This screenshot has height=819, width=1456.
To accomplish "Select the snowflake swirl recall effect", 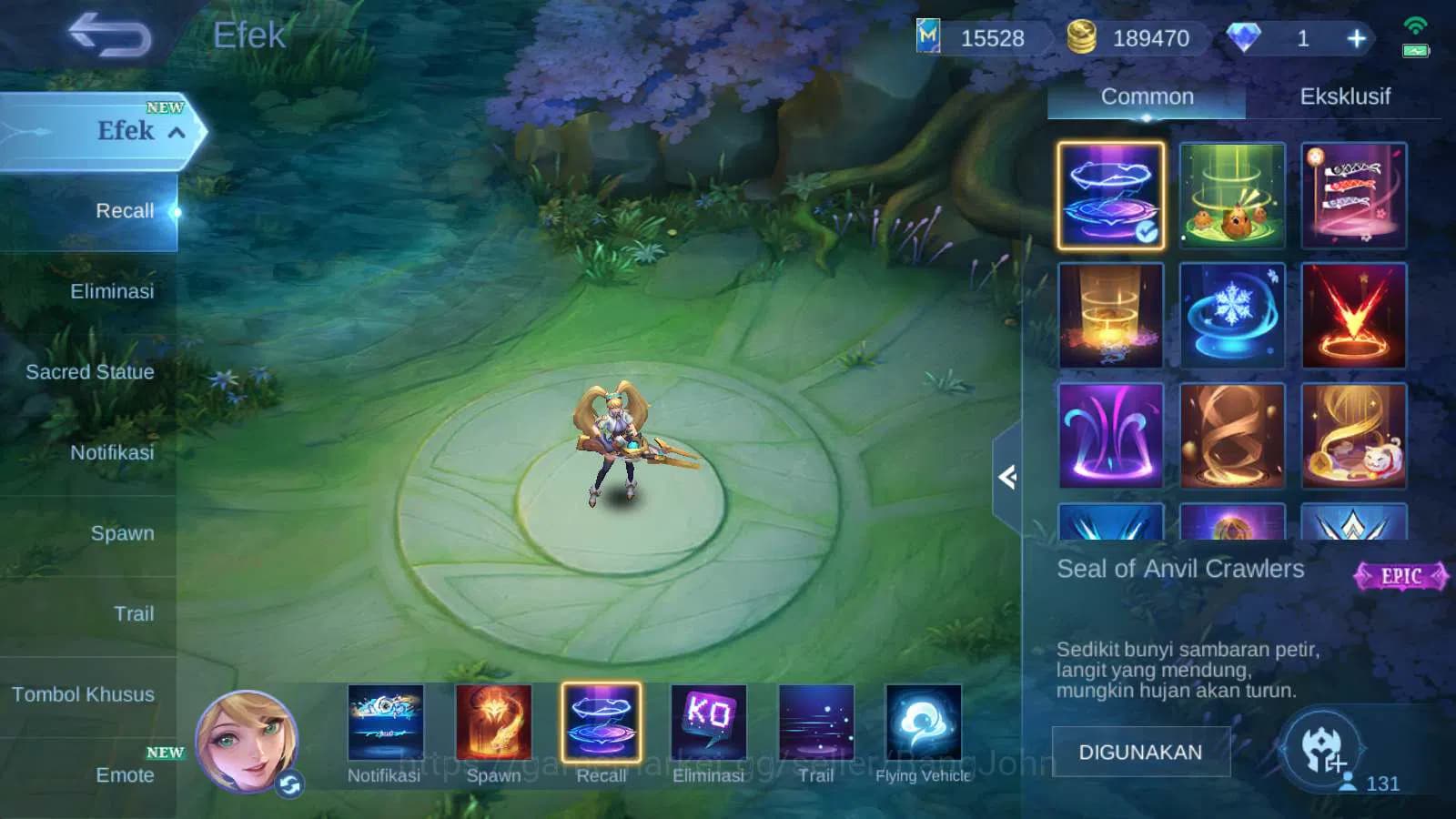I will pyautogui.click(x=1233, y=316).
